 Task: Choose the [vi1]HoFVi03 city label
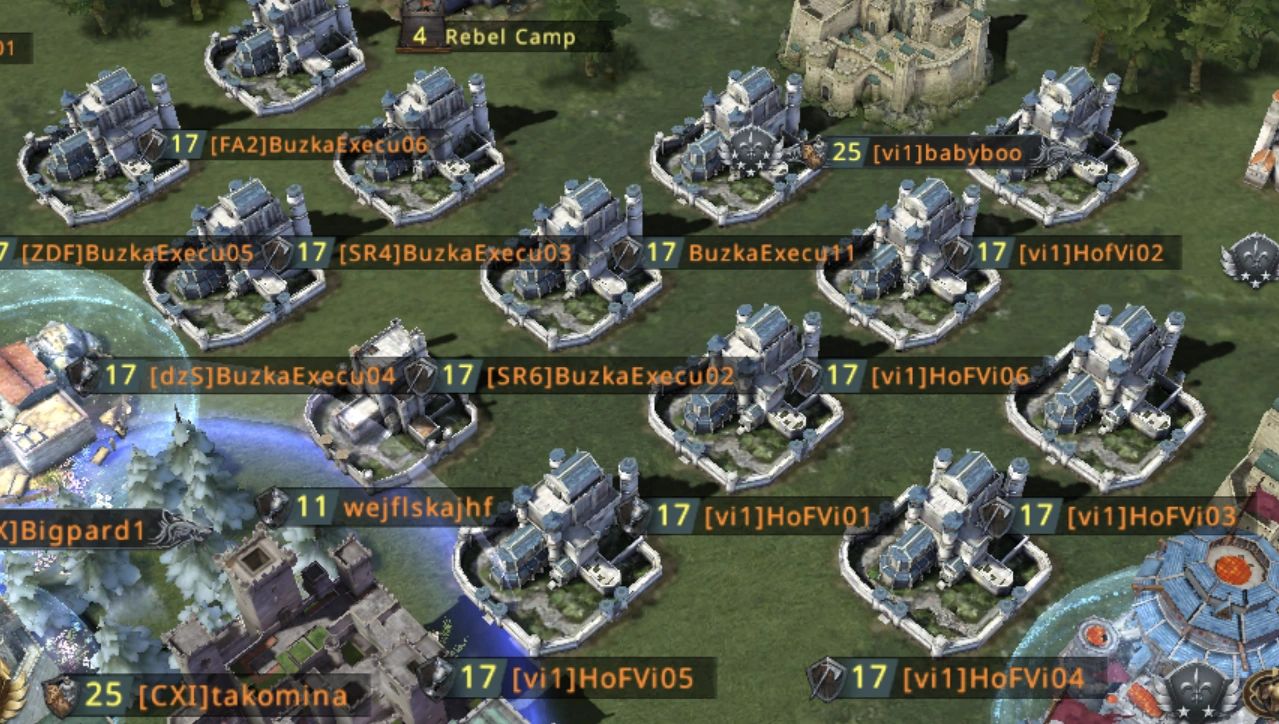(x=1151, y=516)
